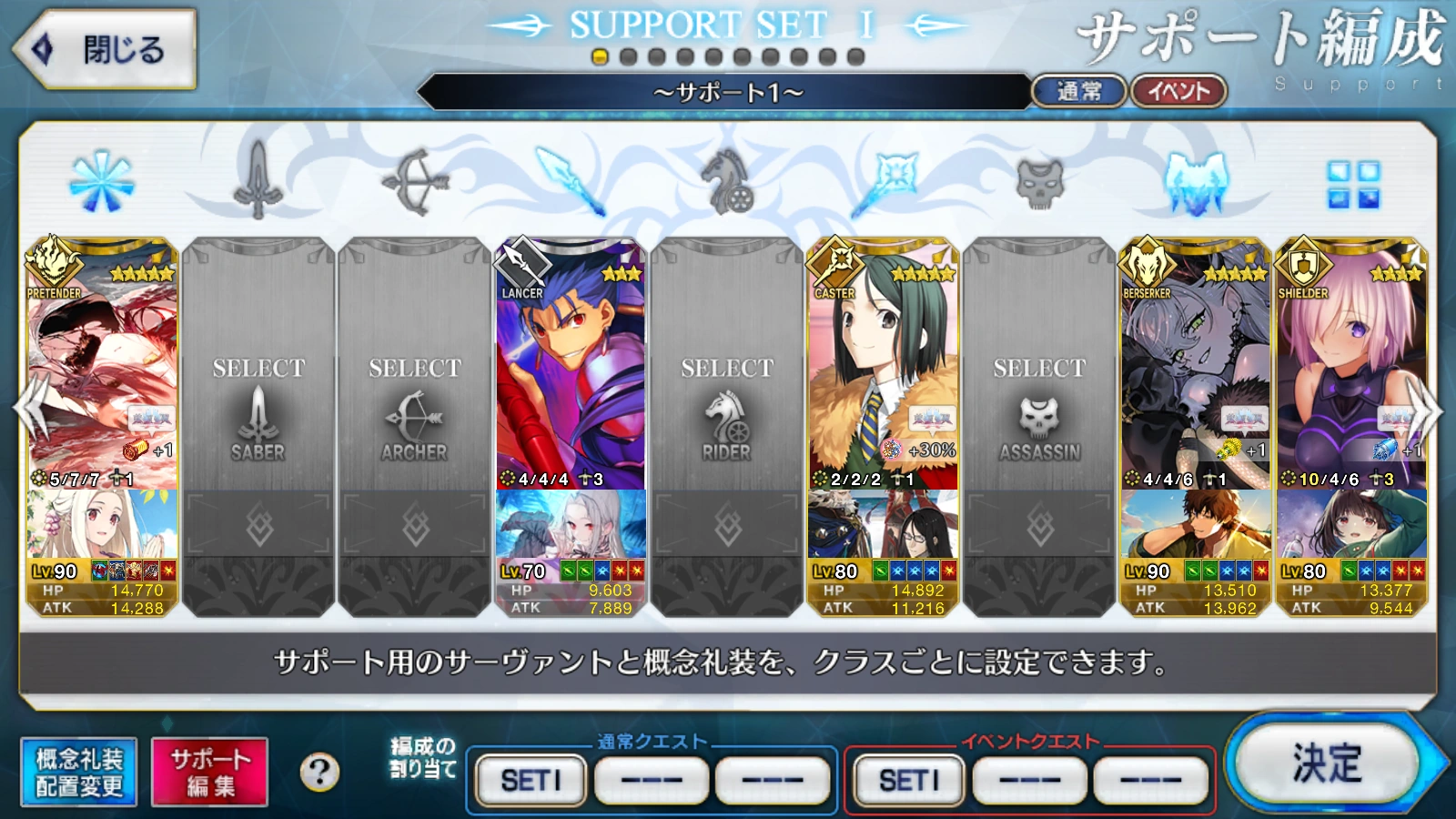Select SET1 for normal quests

[529, 779]
